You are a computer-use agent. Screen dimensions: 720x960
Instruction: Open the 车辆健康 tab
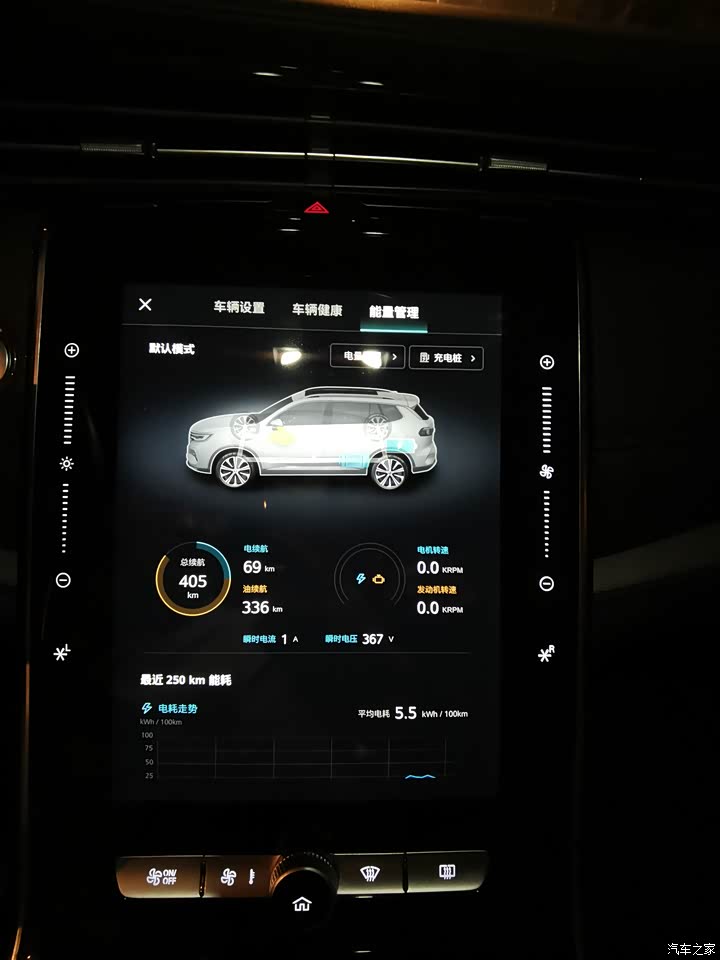coord(317,310)
